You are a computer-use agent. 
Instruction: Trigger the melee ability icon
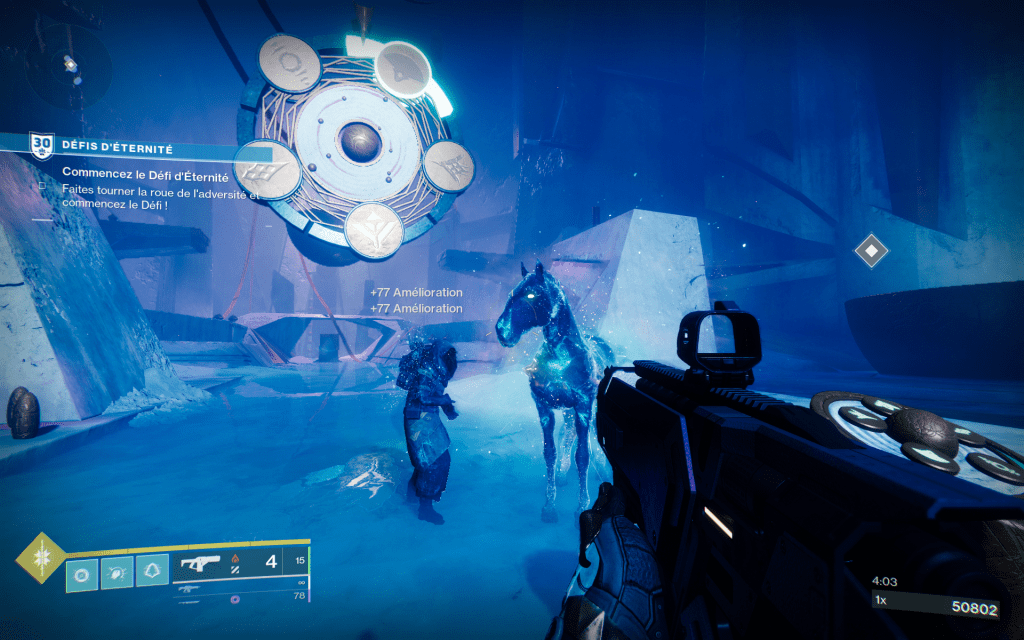pyautogui.click(x=117, y=573)
